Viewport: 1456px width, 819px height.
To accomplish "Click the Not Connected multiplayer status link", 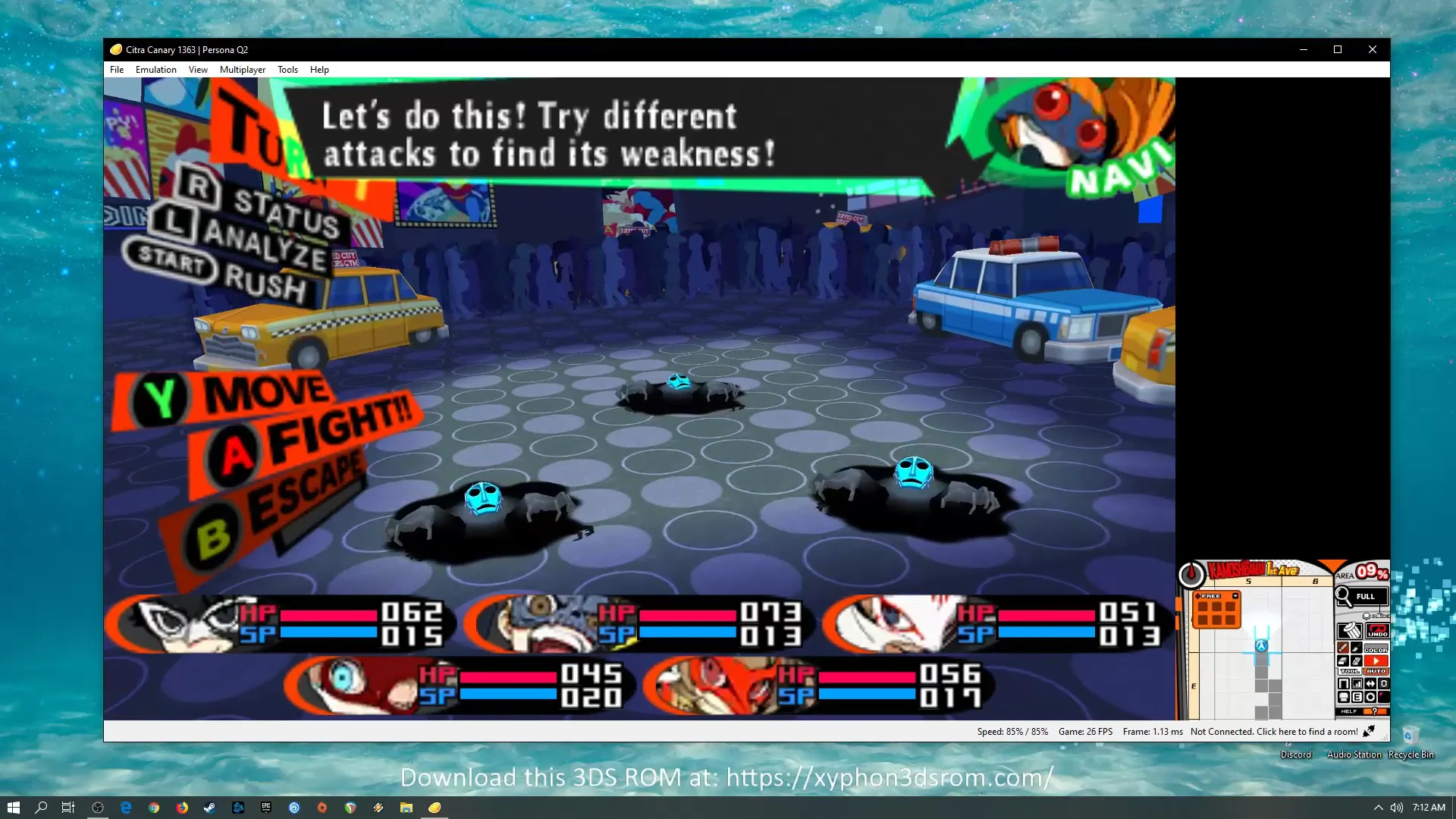I will (x=1274, y=732).
